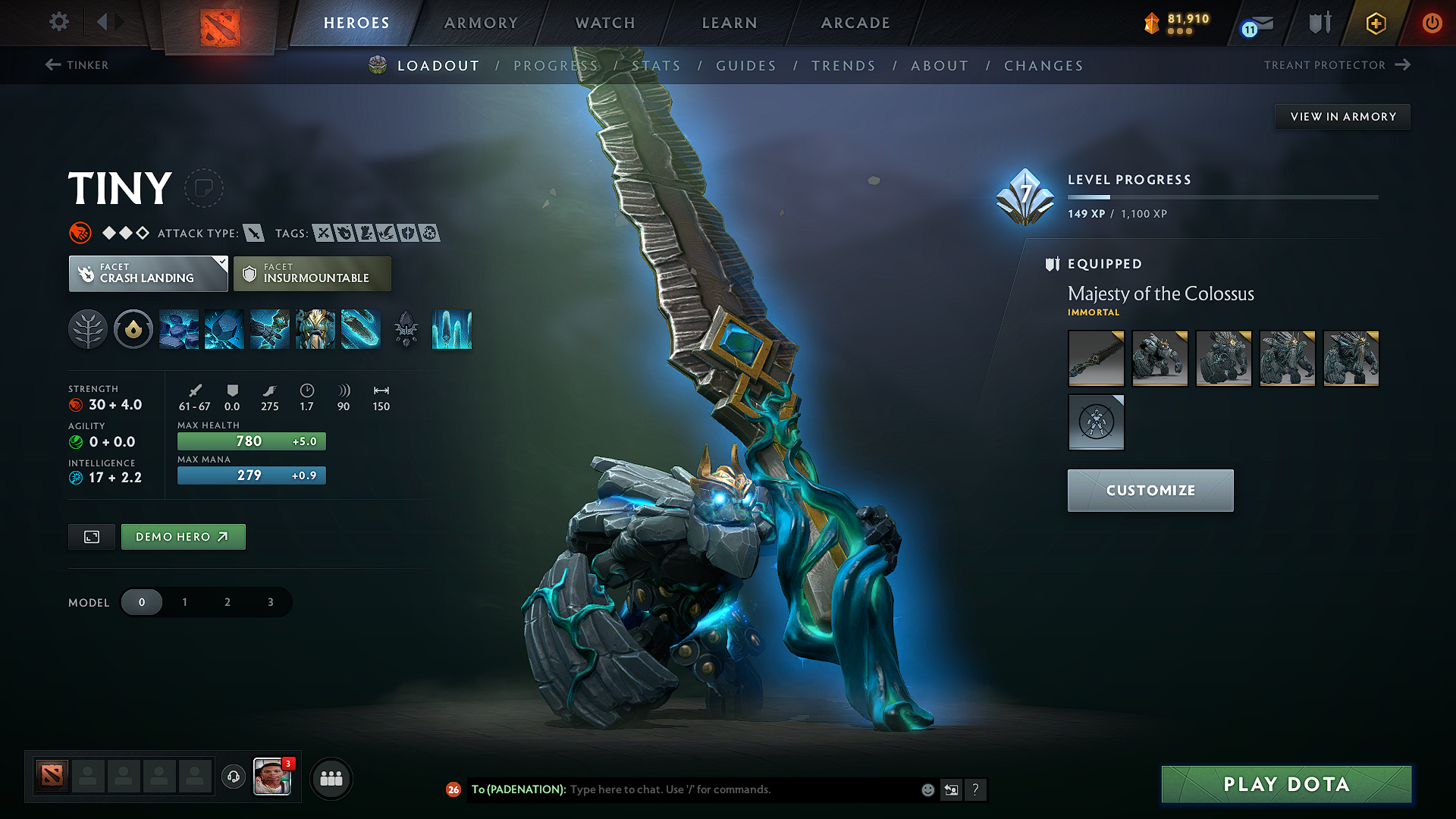This screenshot has width=1456, height=819.
Task: Switch to the STATS tab
Action: pyautogui.click(x=657, y=65)
